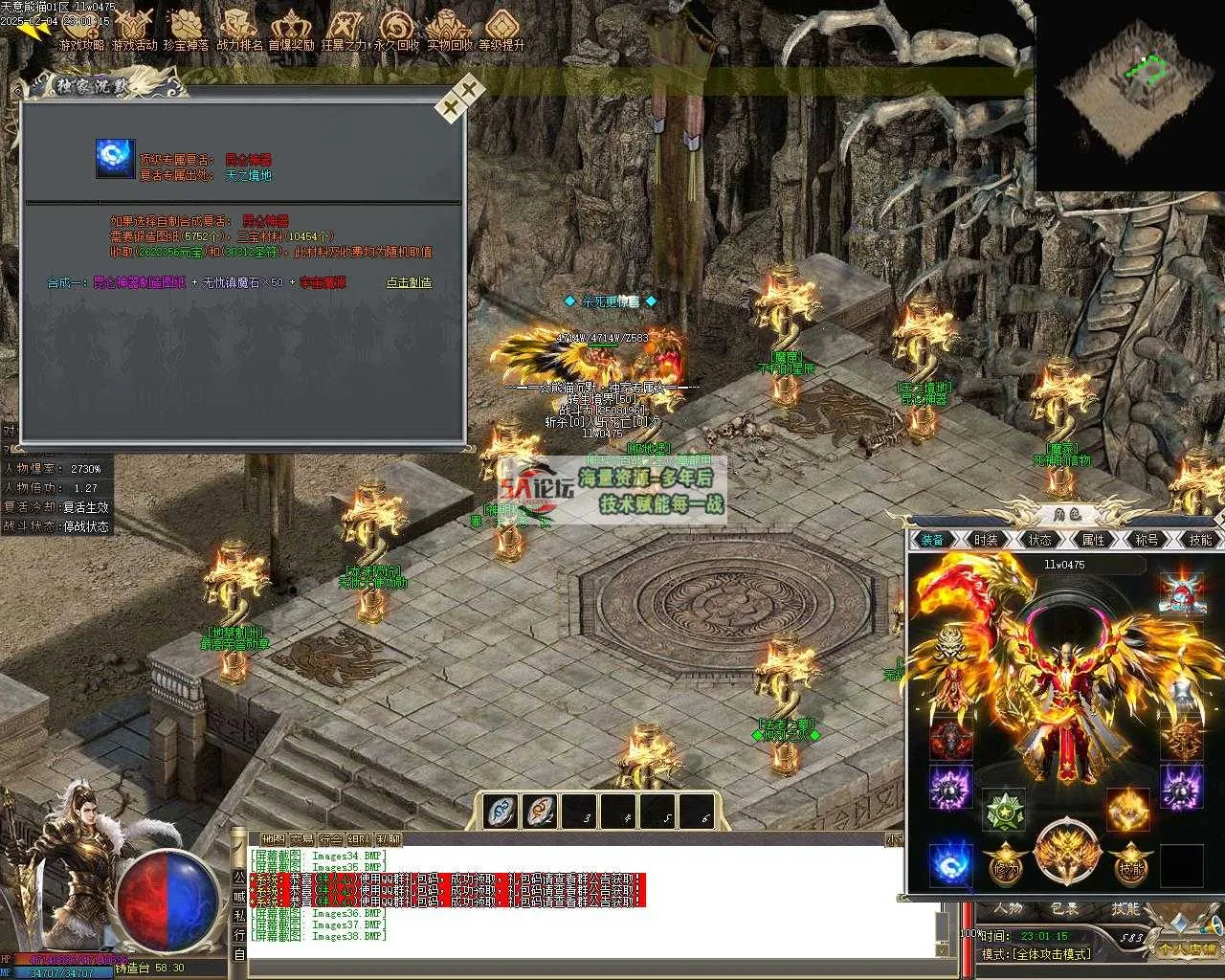Use the first hotbar slot item
The width and height of the screenshot is (1225, 980).
click(x=501, y=812)
